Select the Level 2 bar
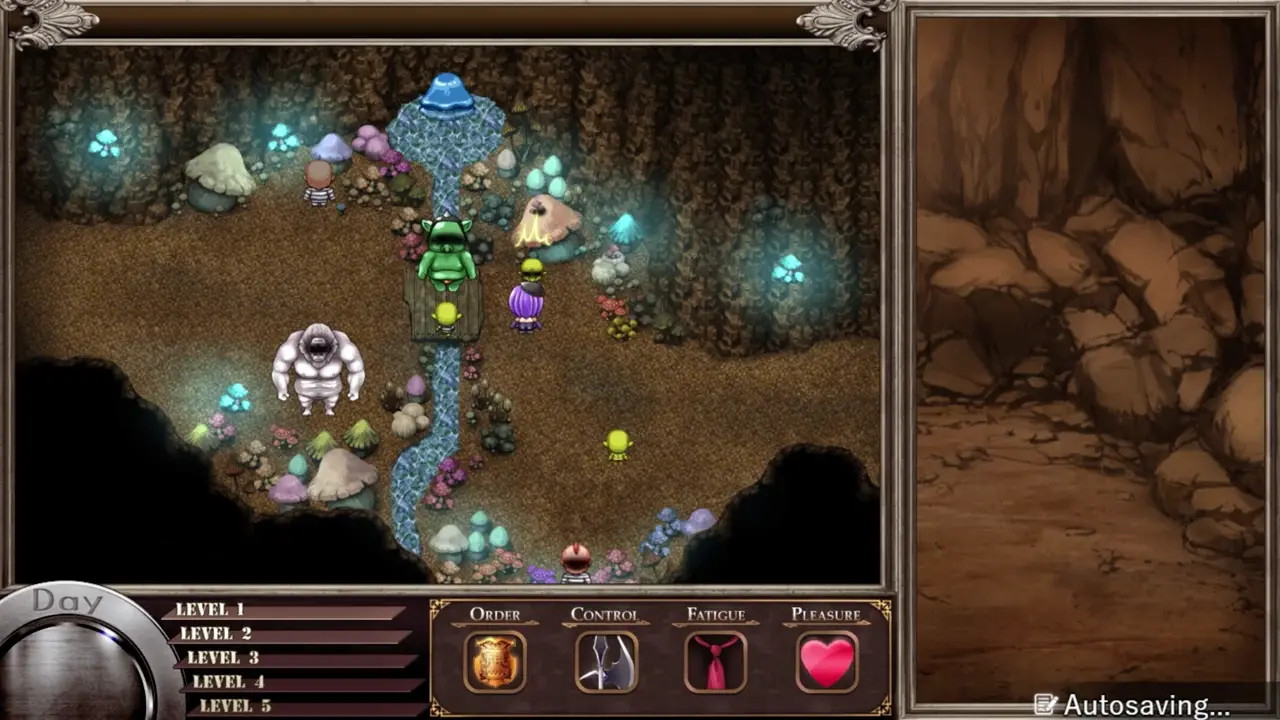 click(290, 634)
